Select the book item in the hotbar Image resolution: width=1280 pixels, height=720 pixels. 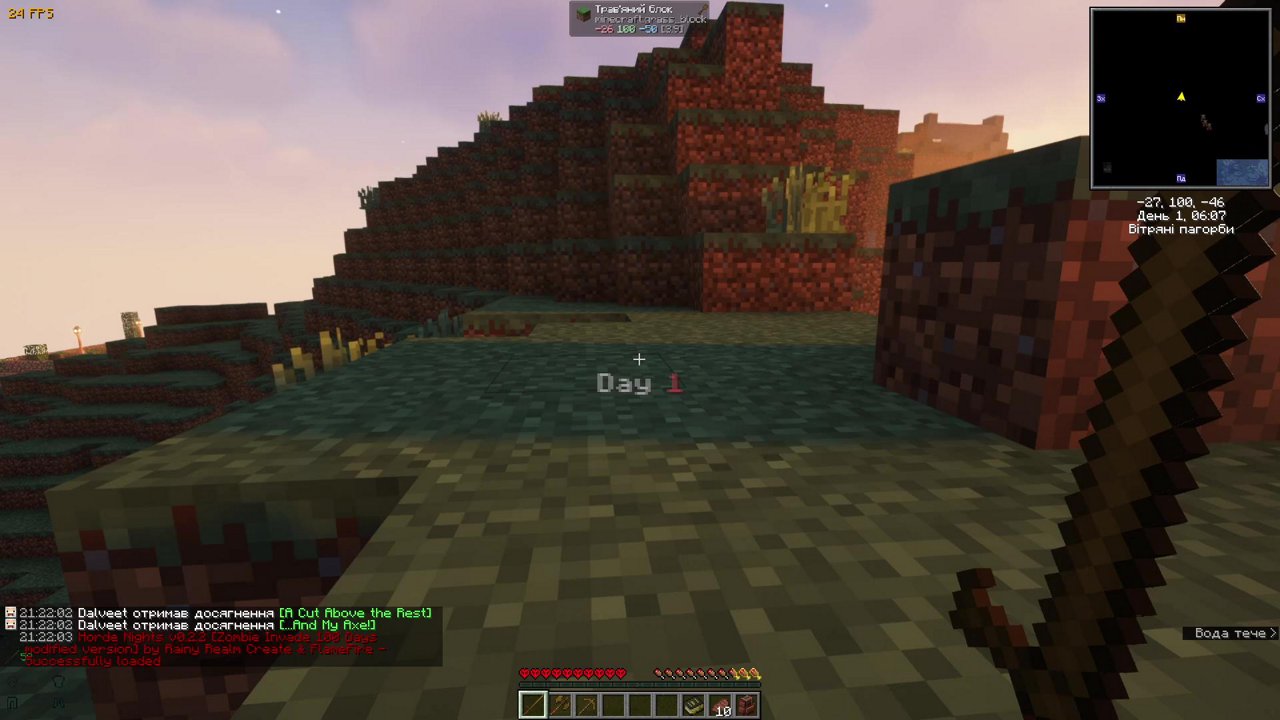694,704
